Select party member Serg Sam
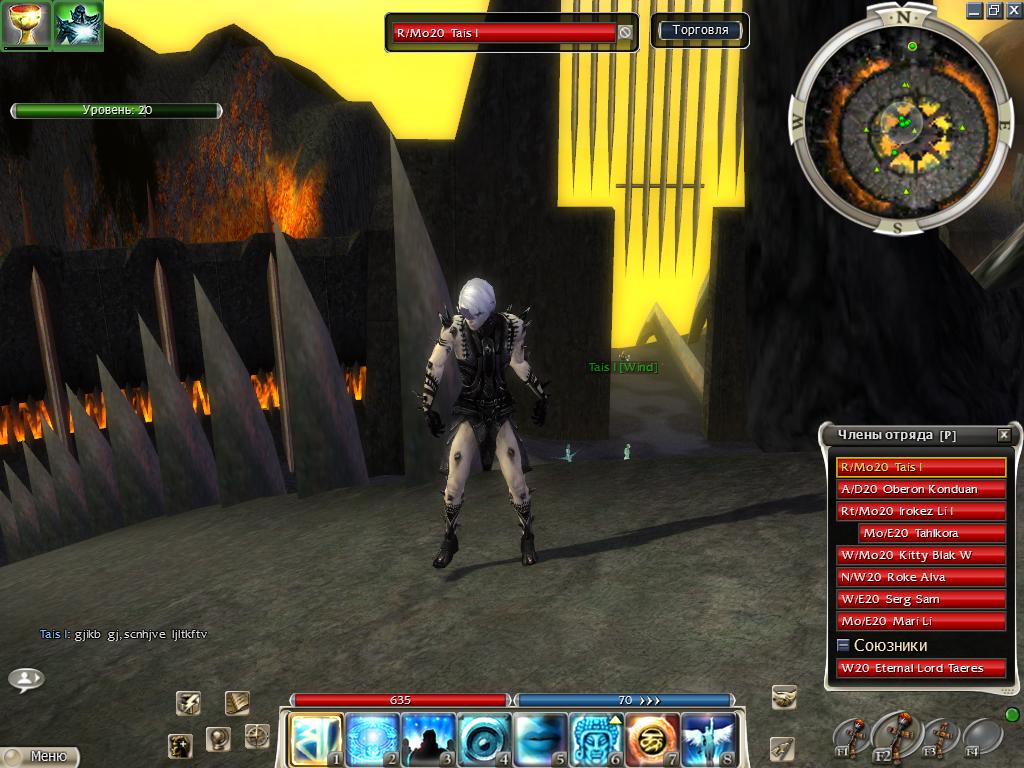Image resolution: width=1024 pixels, height=768 pixels. click(920, 599)
